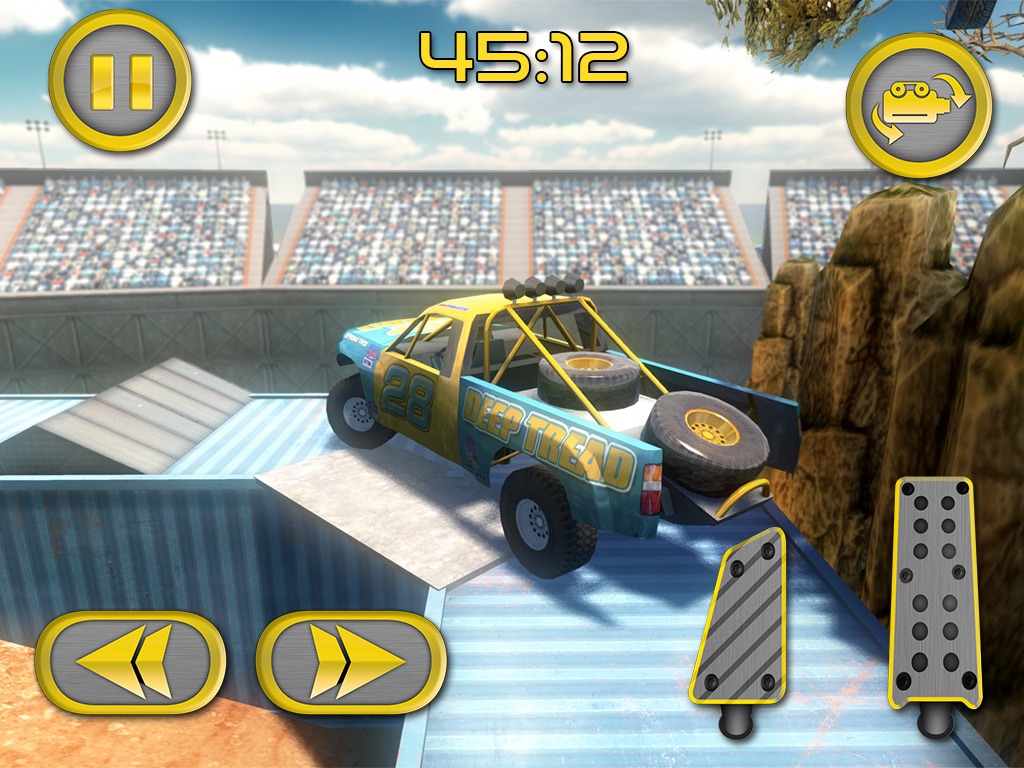The height and width of the screenshot is (768, 1024).
Task: Steer right with the double right arrow button
Action: click(x=351, y=662)
